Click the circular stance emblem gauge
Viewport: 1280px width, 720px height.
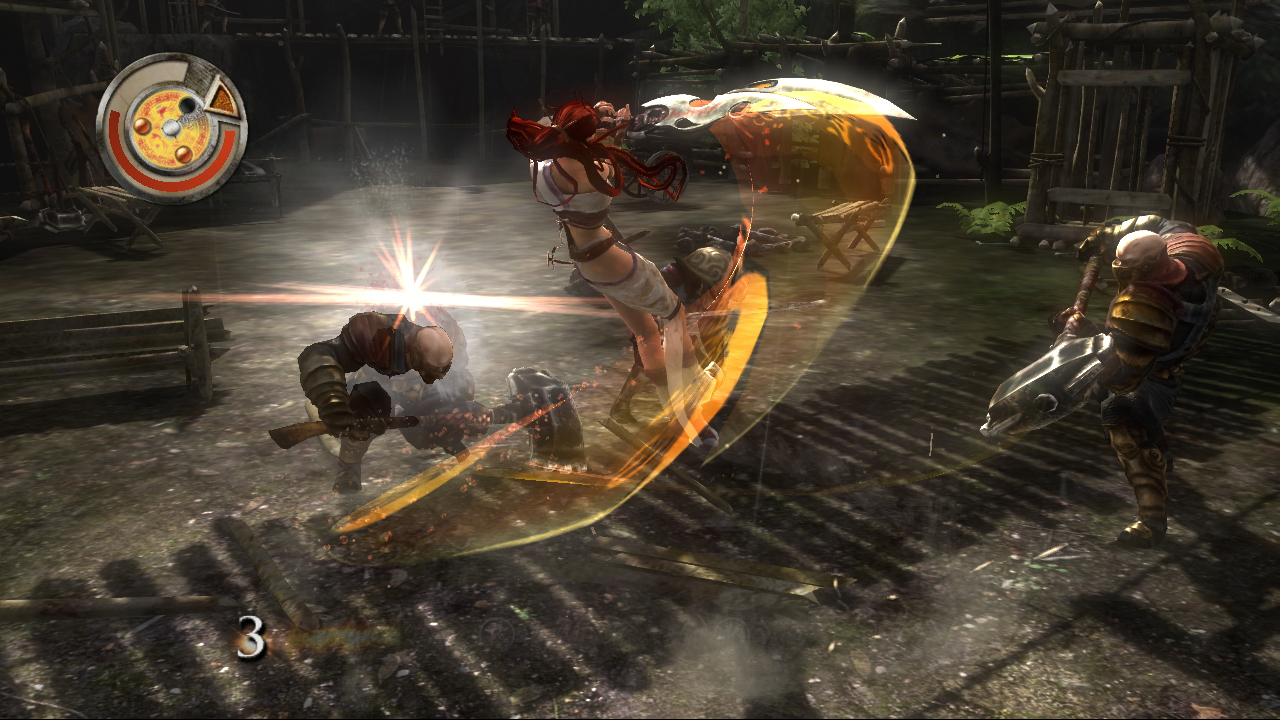point(171,127)
